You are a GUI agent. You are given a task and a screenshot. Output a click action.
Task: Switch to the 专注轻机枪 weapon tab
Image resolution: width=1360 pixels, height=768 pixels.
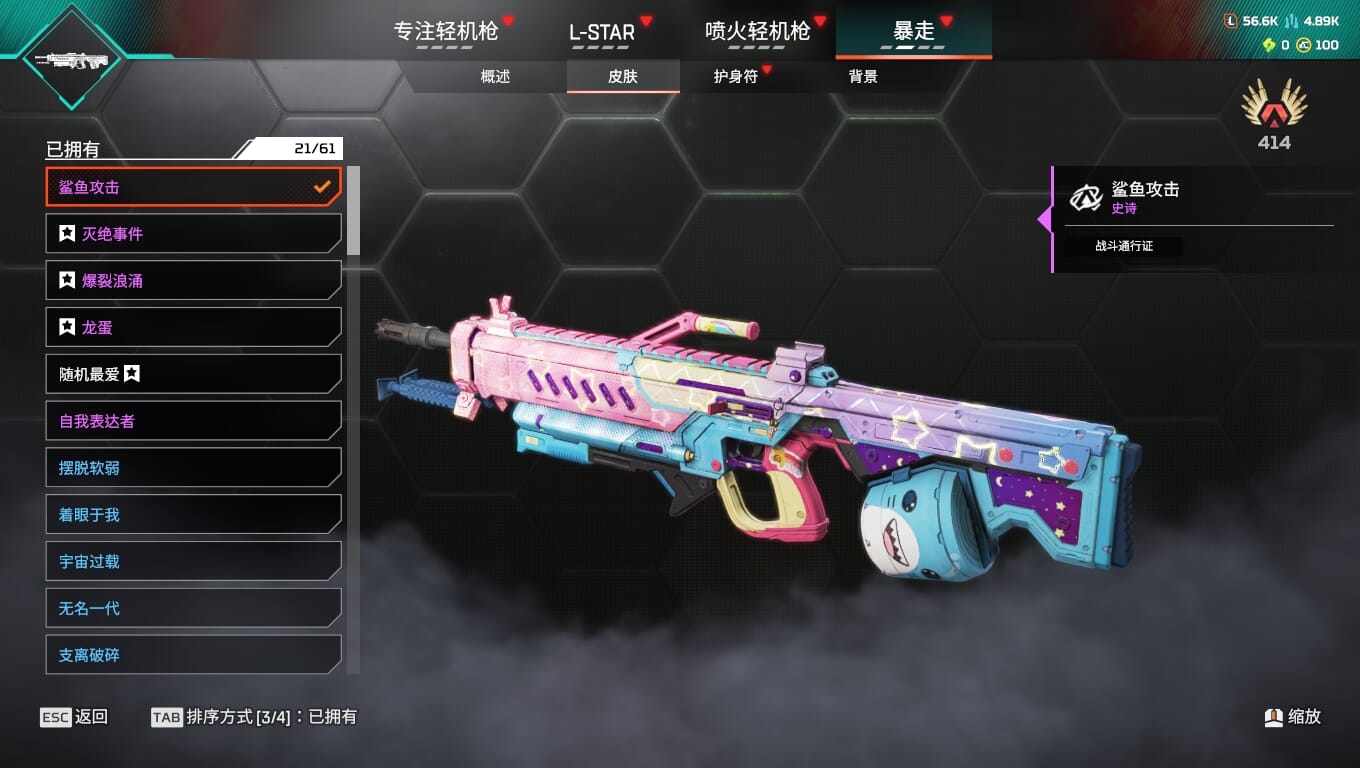click(445, 31)
